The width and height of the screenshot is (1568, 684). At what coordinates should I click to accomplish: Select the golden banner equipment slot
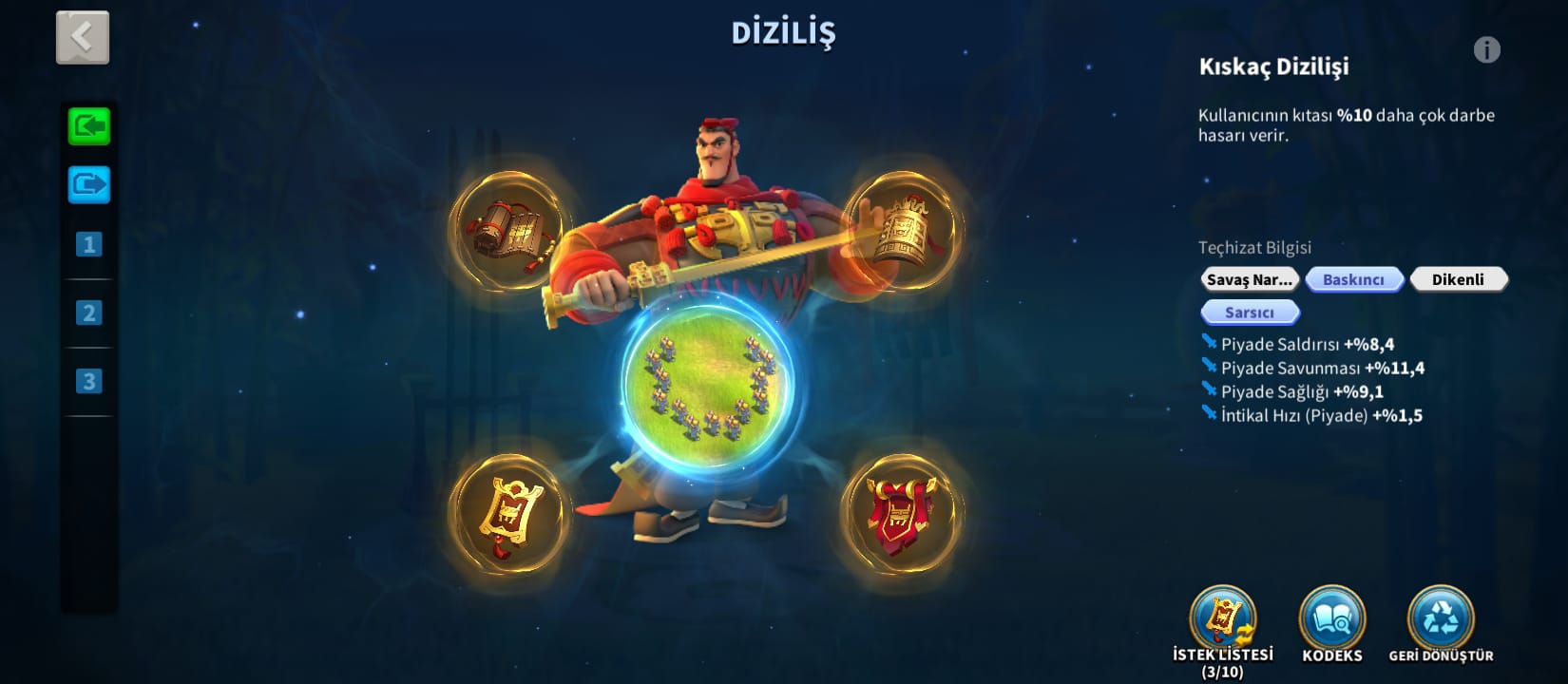(x=510, y=514)
